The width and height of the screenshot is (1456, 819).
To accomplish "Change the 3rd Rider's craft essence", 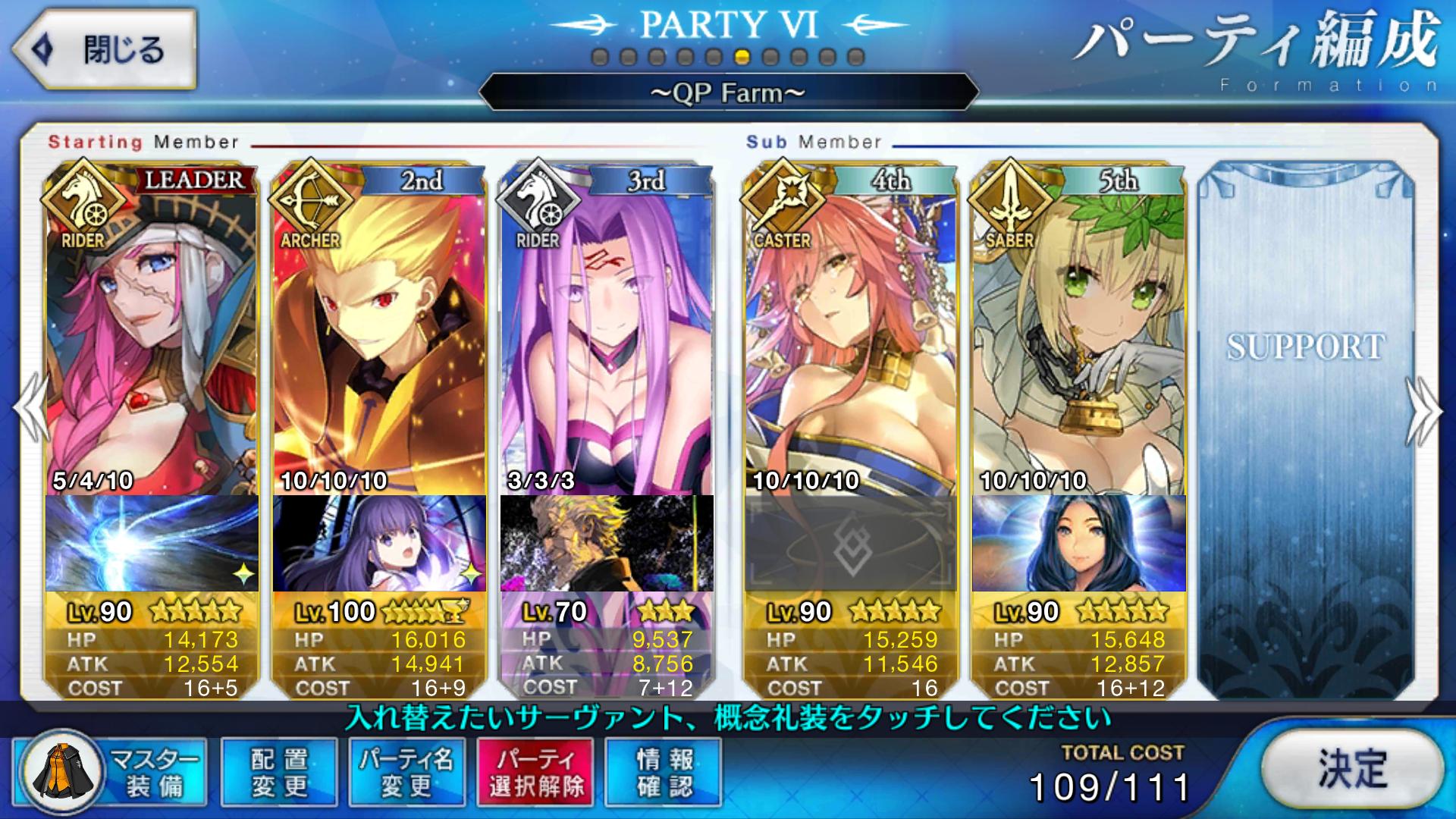I will (x=607, y=543).
